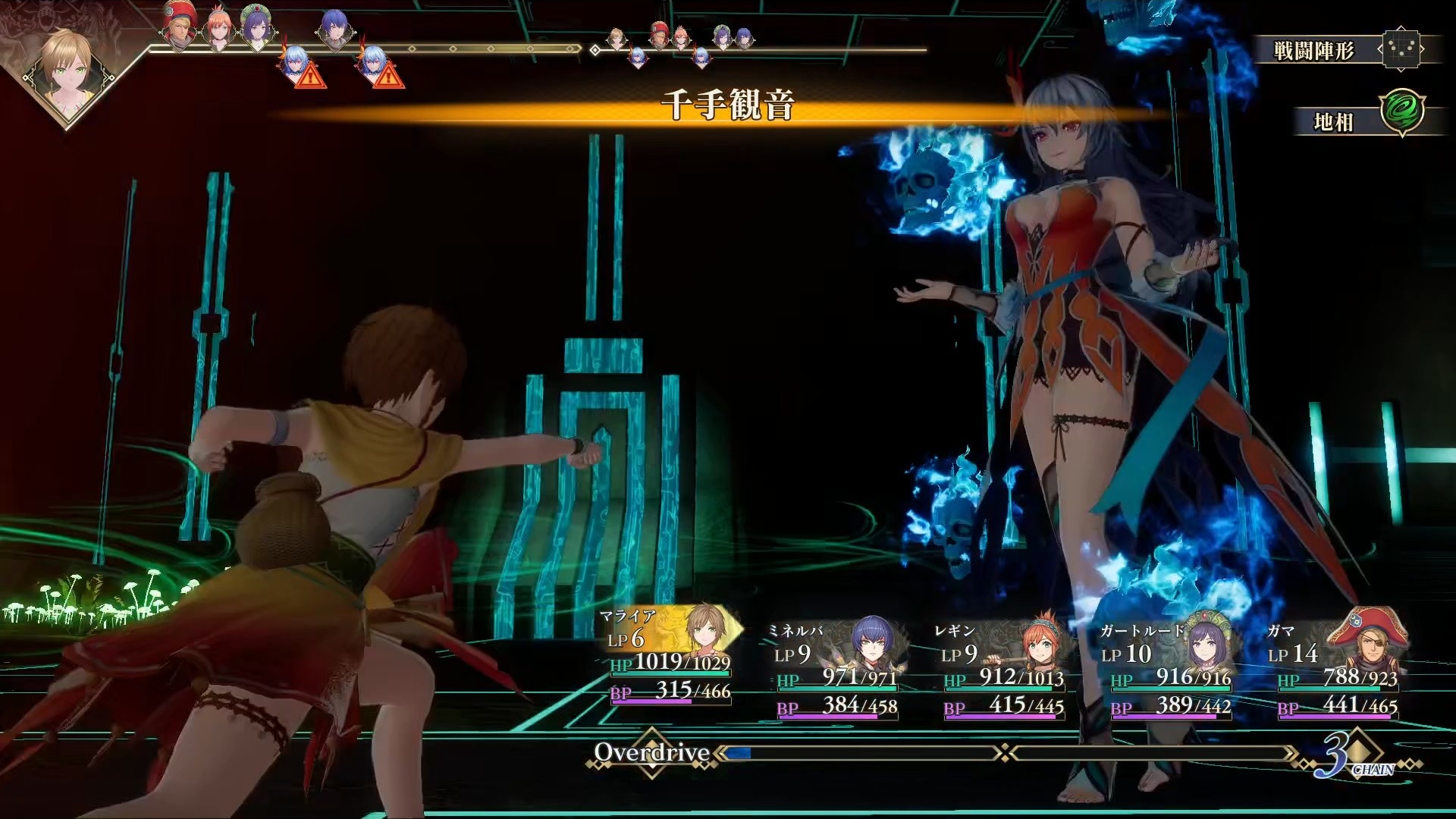Click the Overdrive diamond emblem
Screen dimensions: 1456x819
[652, 752]
